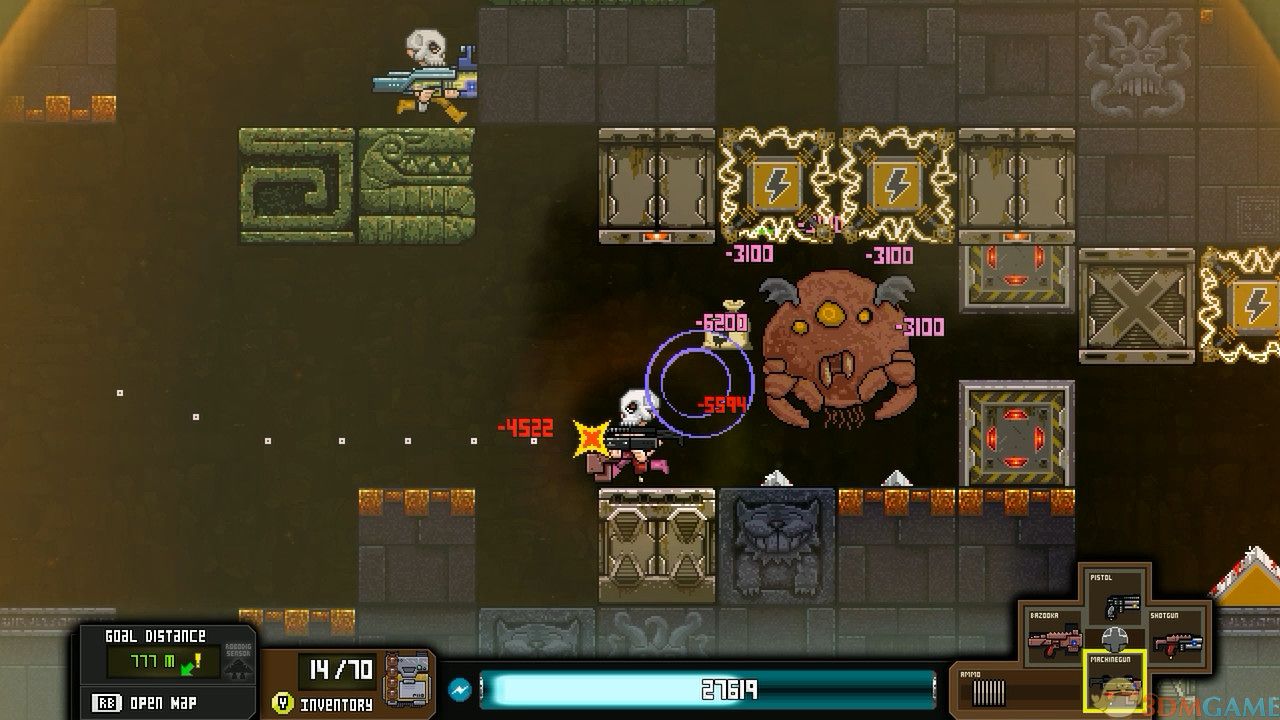Choose the Shotgun weapon slot
The height and width of the screenshot is (720, 1280).
point(1174,638)
